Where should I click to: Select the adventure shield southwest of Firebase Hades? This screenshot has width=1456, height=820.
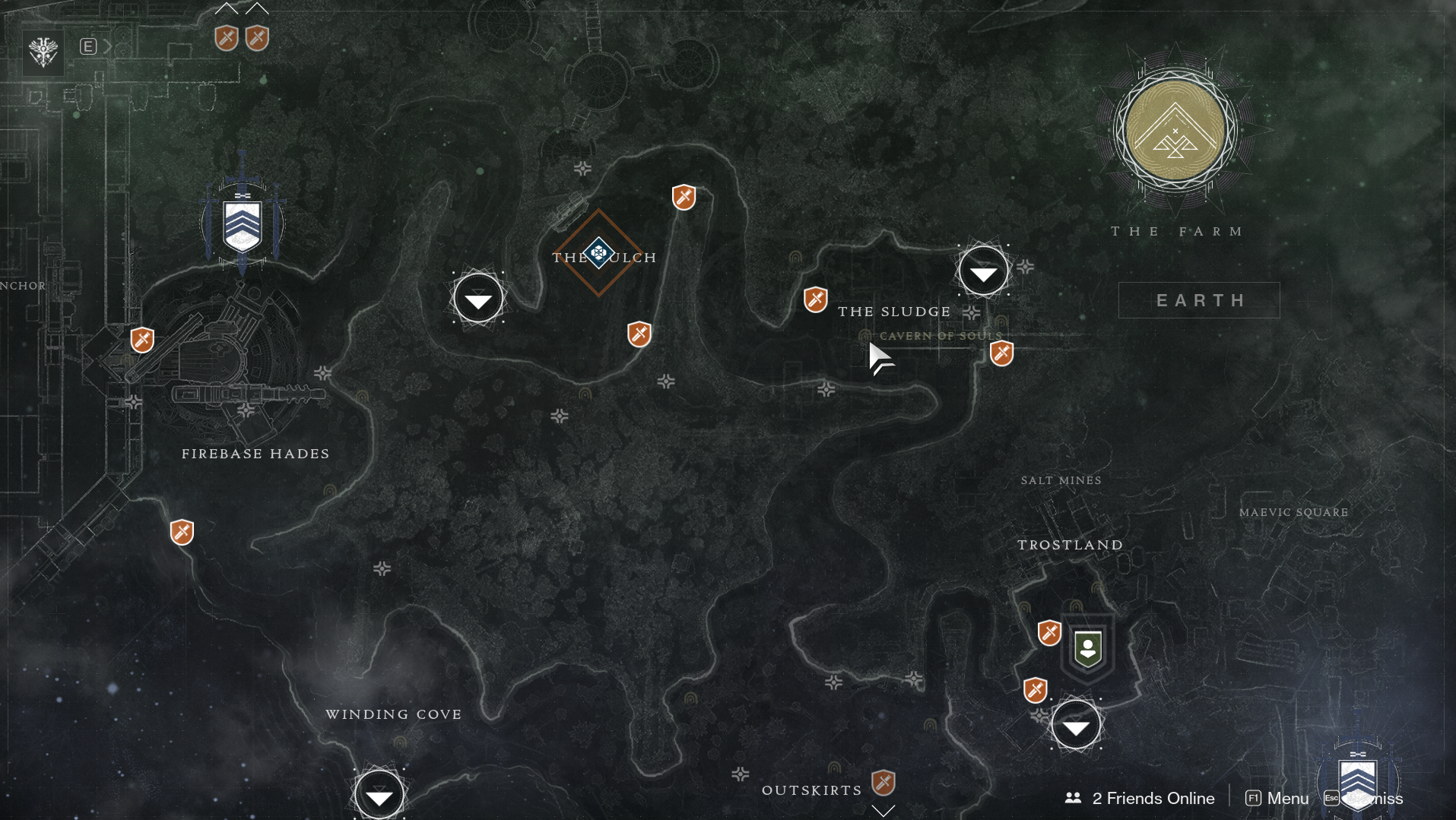tap(182, 532)
